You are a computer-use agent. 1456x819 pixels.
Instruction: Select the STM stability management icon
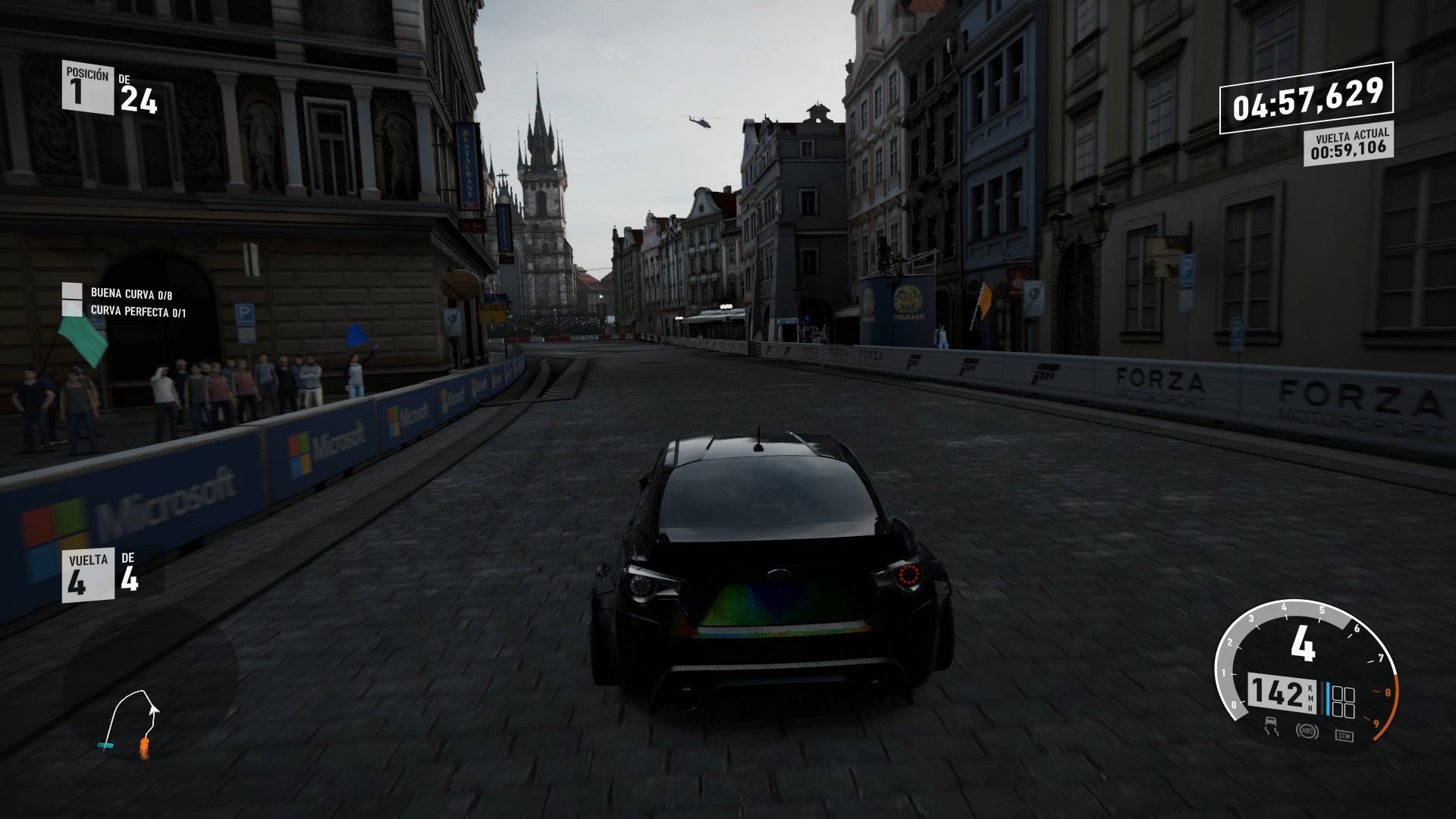(1345, 736)
